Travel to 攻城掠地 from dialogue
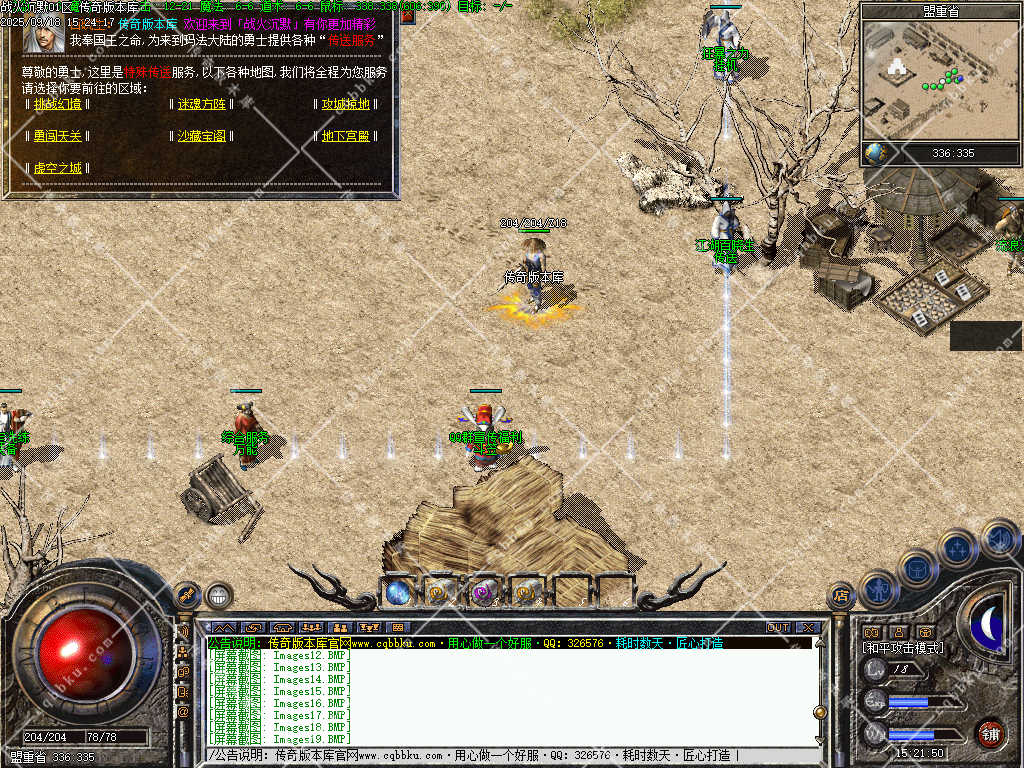 point(345,104)
